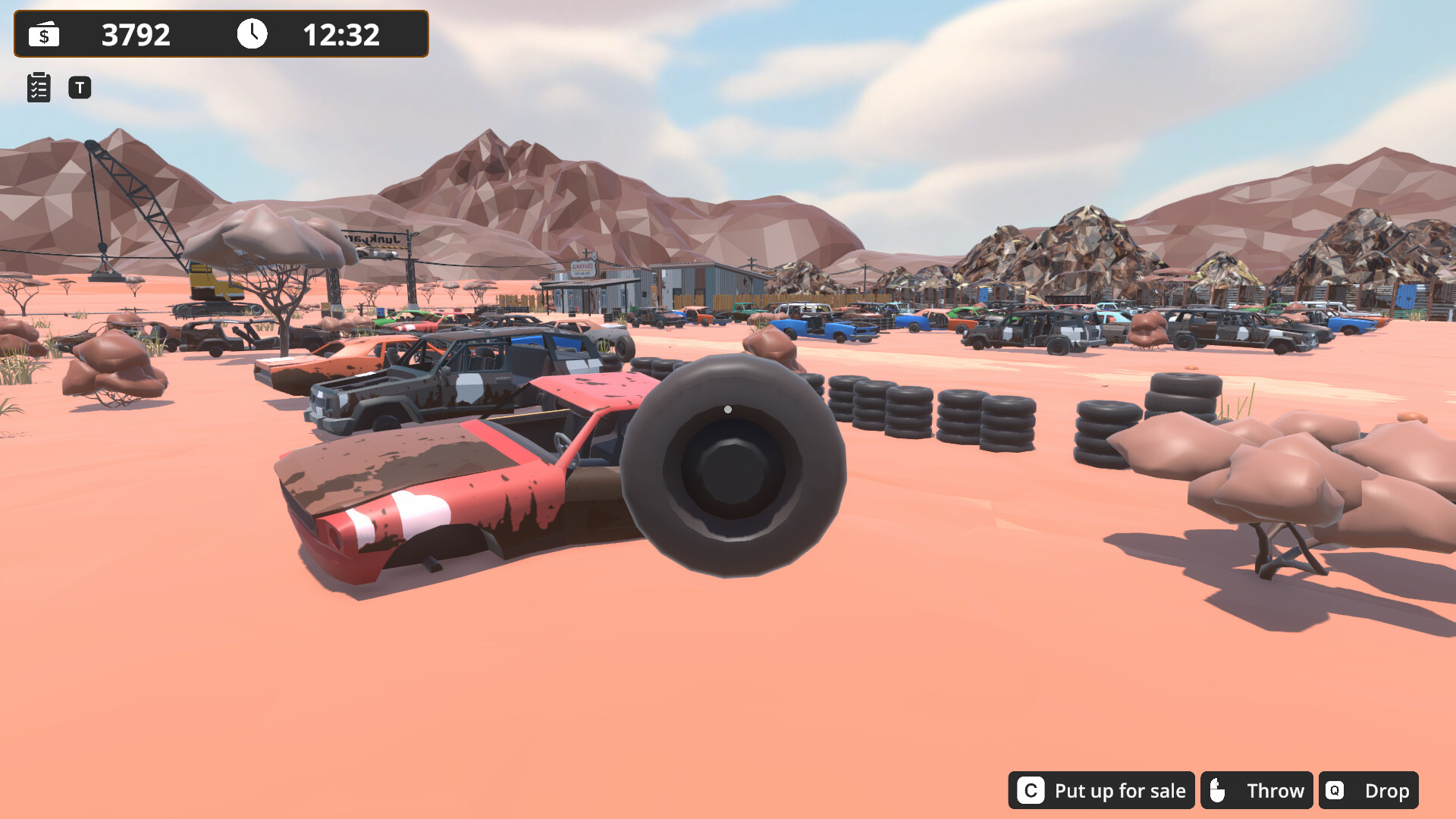This screenshot has height=819, width=1456.
Task: Click the dollar wallet icon
Action: point(43,35)
